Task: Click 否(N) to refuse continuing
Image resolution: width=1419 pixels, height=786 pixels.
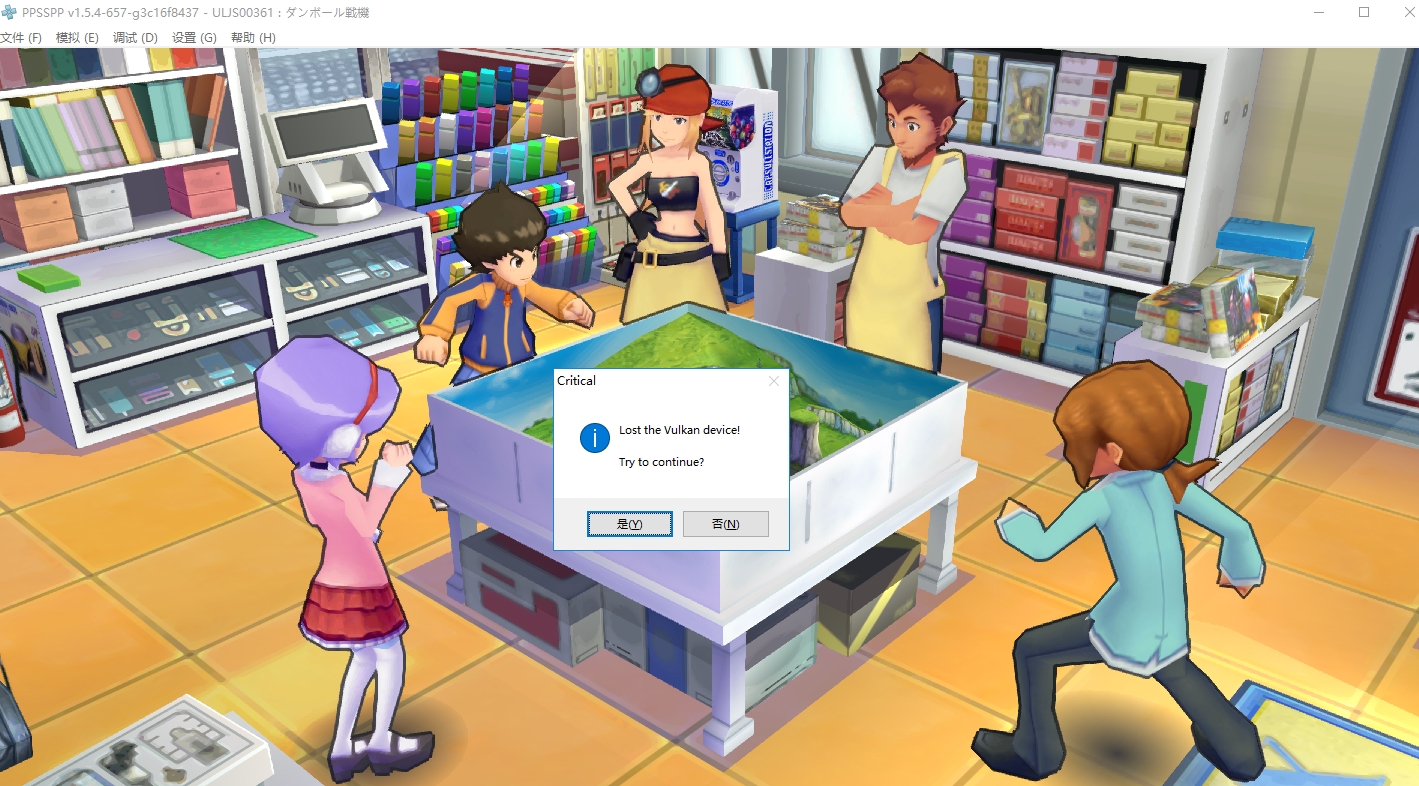Action: click(725, 523)
